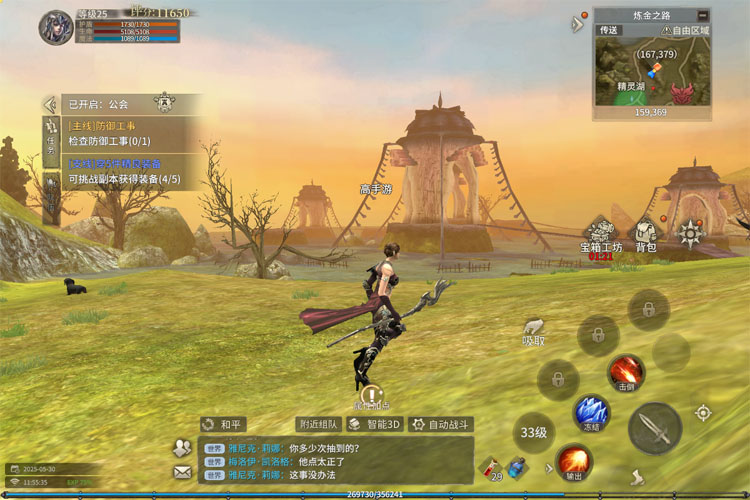Toggle 自动战斗 auto battle
750x500 pixels.
coord(440,424)
